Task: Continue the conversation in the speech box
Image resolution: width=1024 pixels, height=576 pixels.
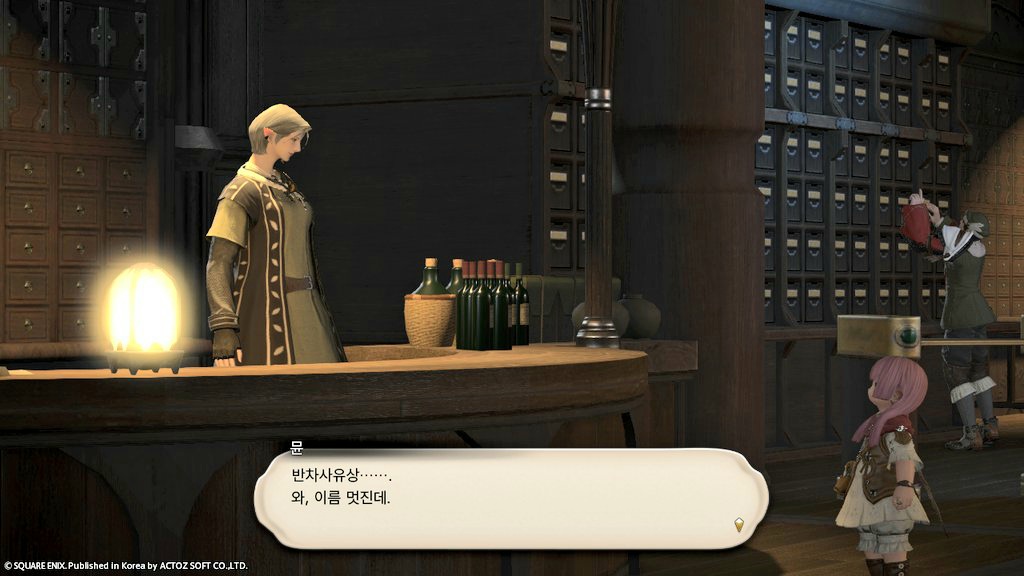Action: click(510, 497)
